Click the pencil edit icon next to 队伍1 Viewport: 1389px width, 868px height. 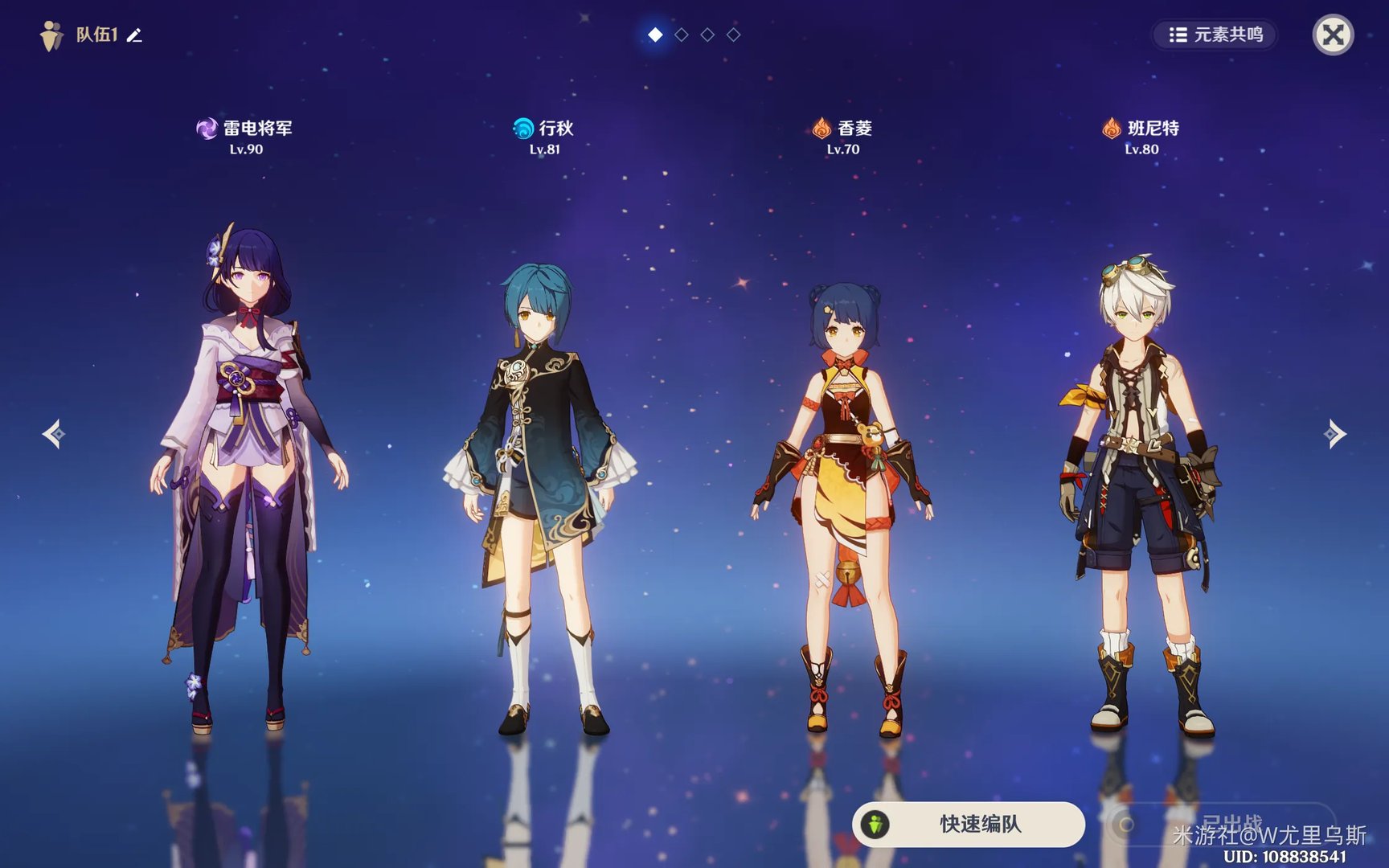tap(134, 35)
